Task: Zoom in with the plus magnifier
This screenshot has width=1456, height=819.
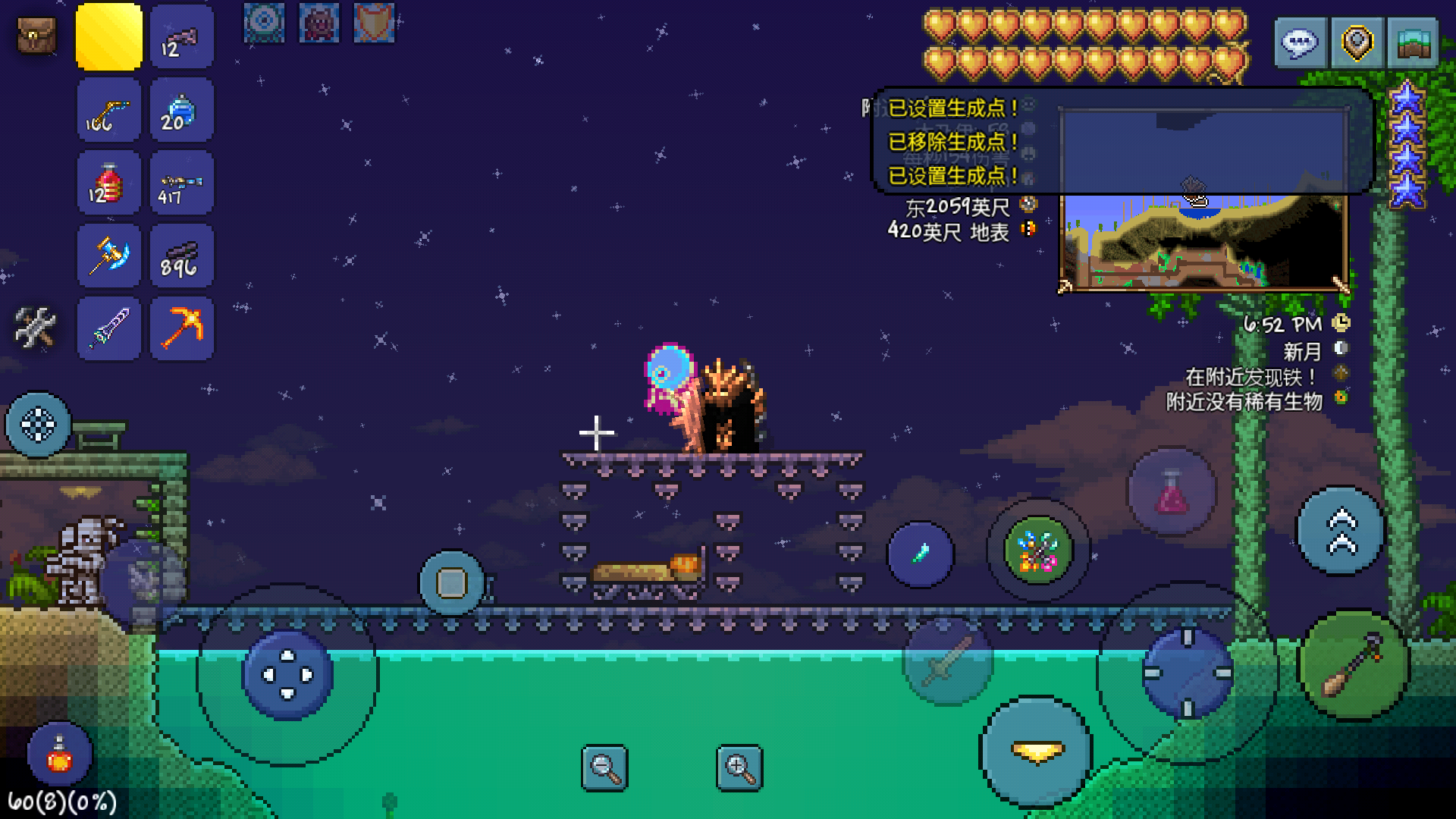Action: pos(739,768)
